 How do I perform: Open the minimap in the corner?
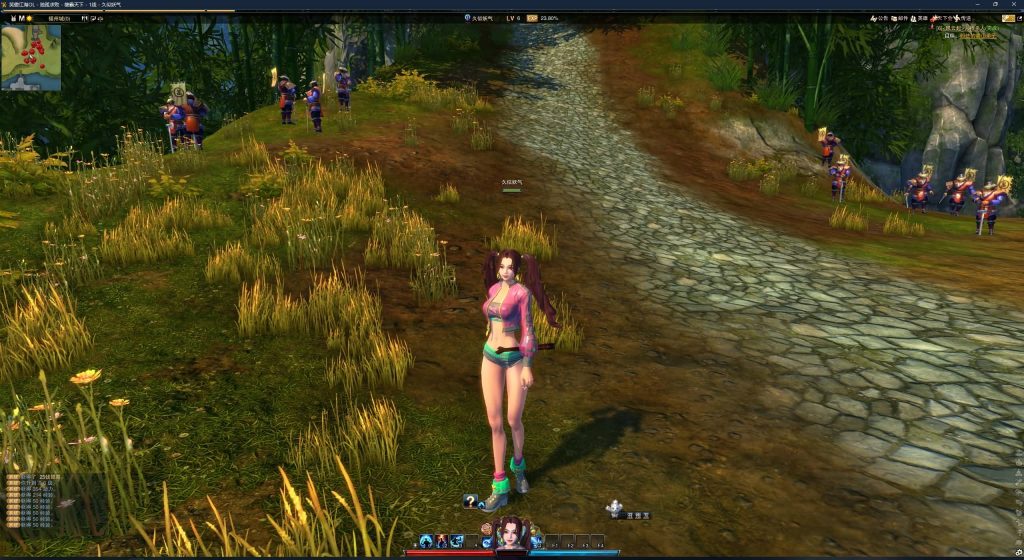[x=31, y=58]
